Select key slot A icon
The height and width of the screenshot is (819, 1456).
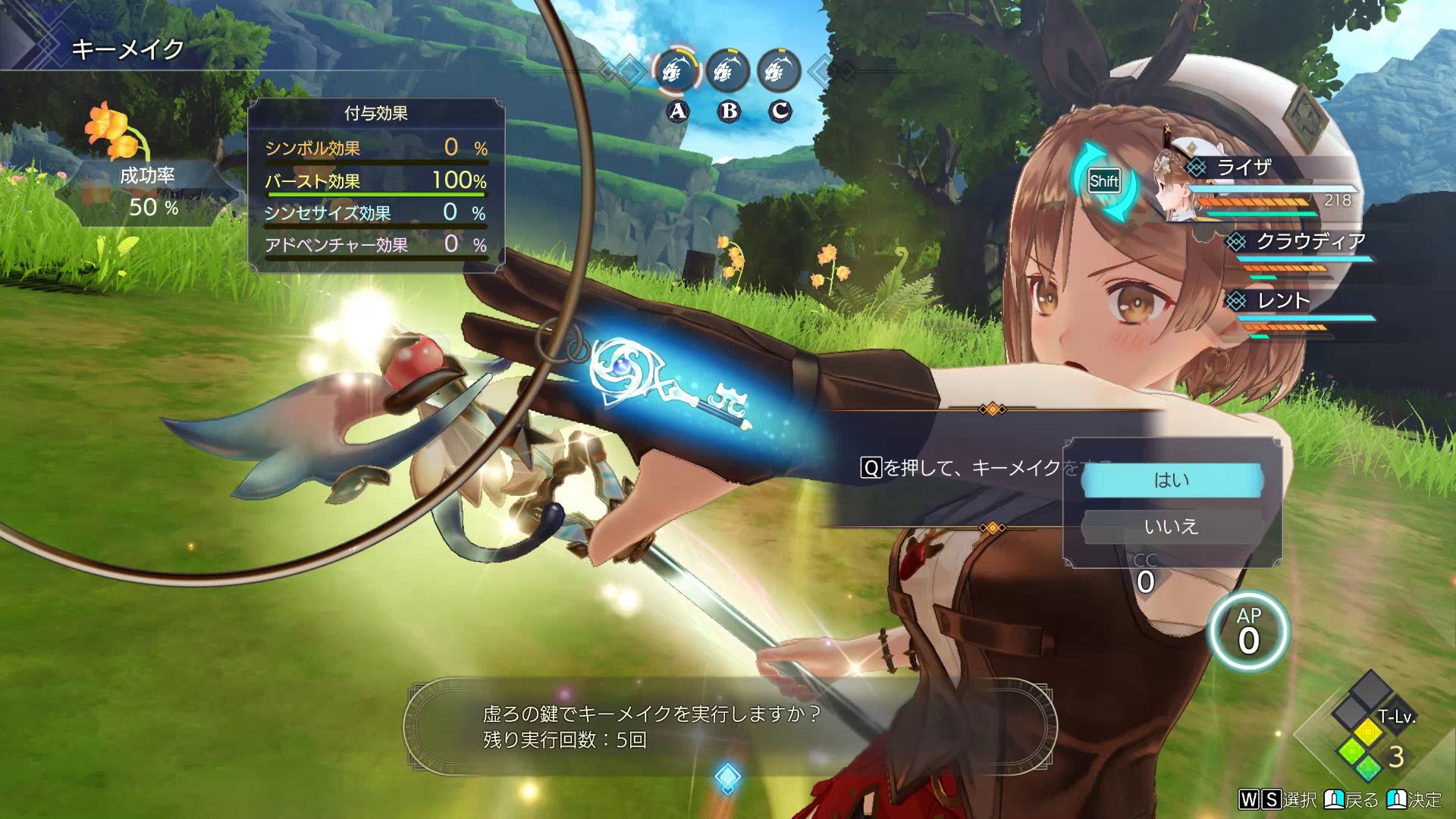676,72
